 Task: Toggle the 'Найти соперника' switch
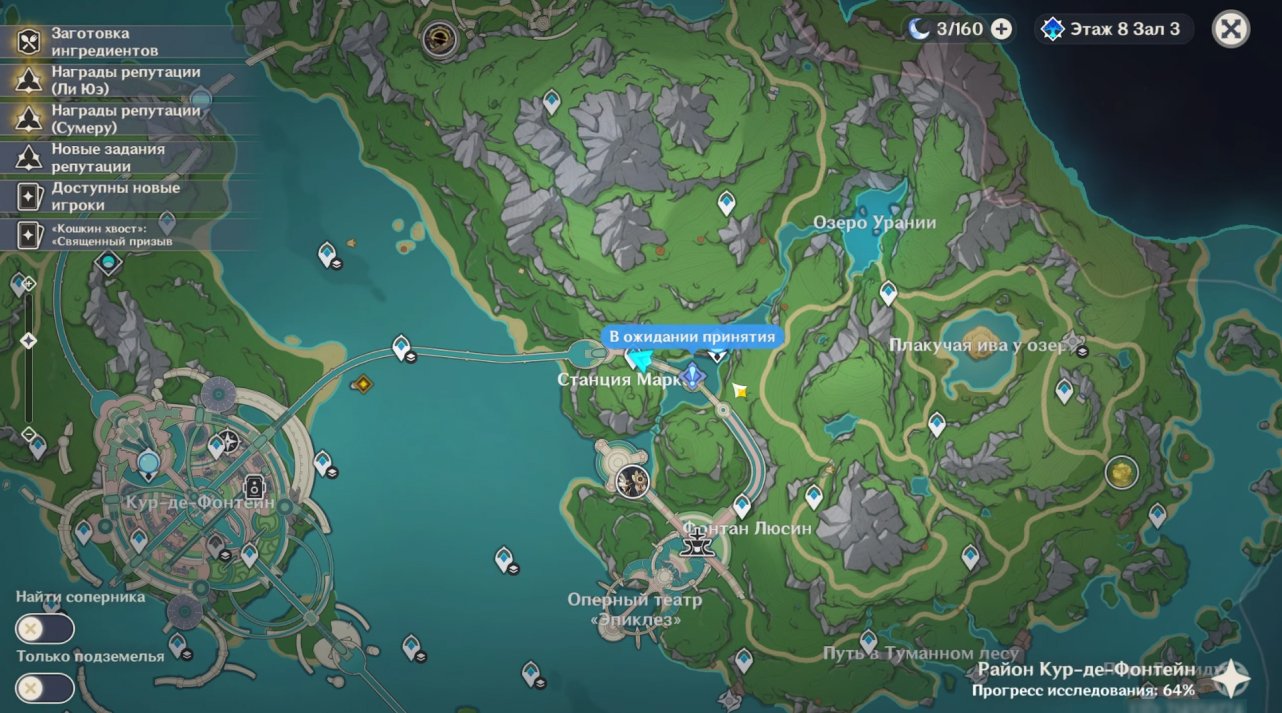pyautogui.click(x=45, y=629)
